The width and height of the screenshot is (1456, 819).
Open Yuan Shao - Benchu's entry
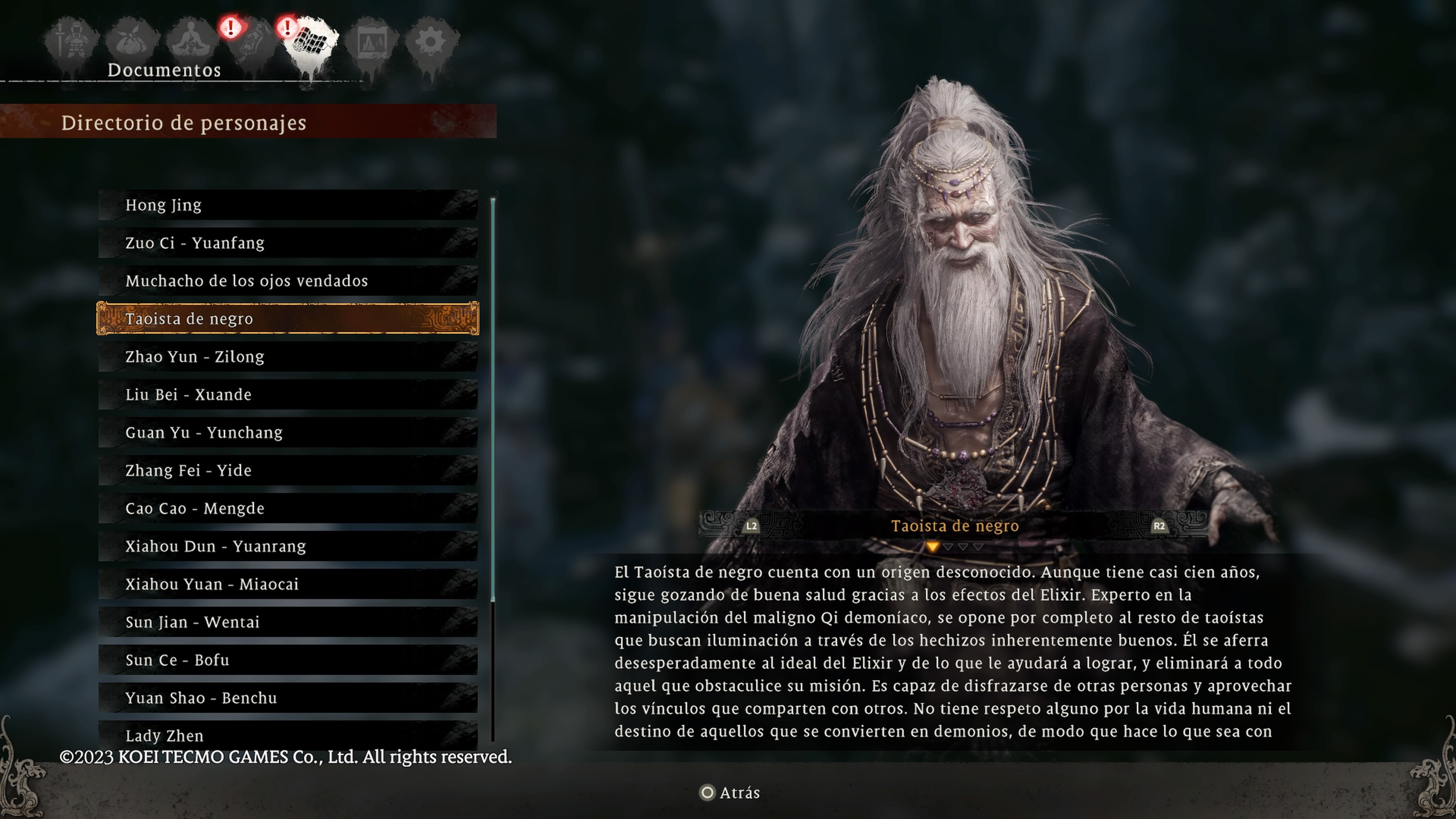coord(288,698)
